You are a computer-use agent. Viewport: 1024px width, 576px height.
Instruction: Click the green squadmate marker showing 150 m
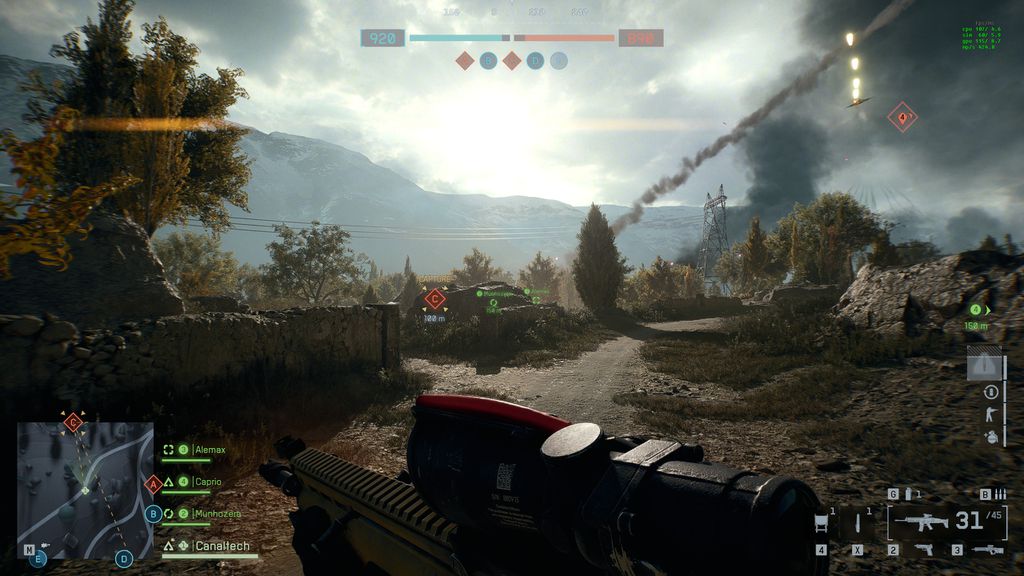pyautogui.click(x=976, y=310)
